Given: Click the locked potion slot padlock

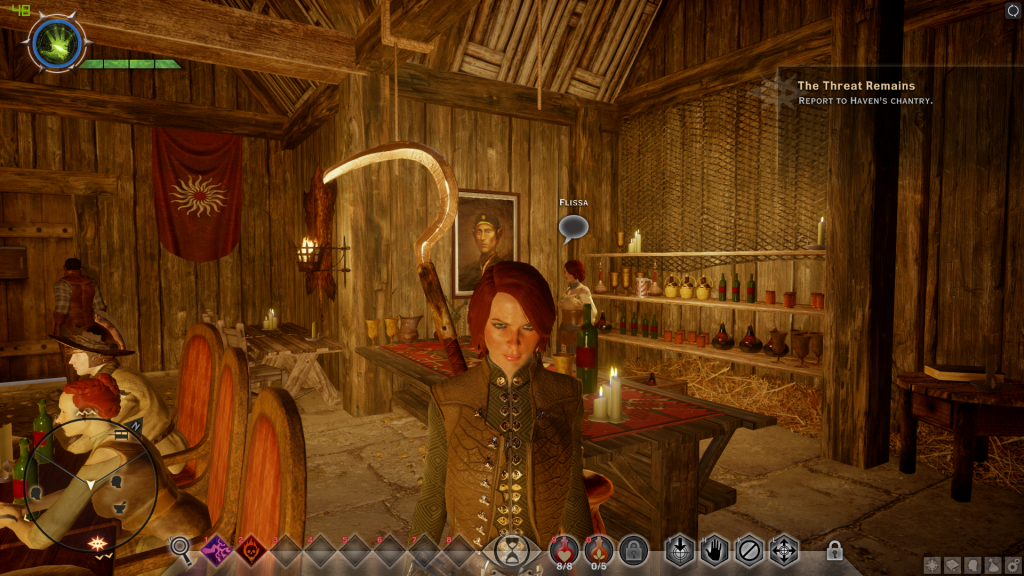Looking at the screenshot, I should point(633,549).
